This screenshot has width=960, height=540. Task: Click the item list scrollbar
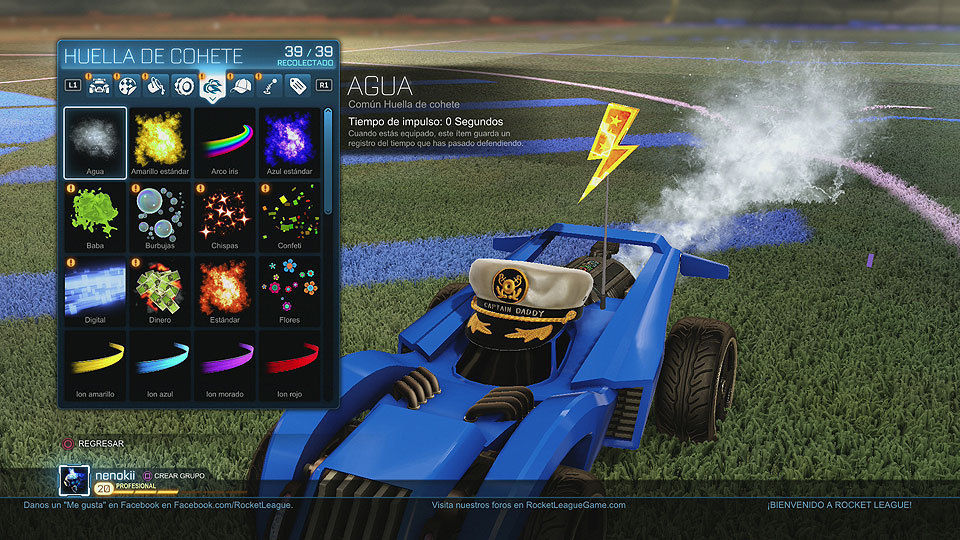pos(329,160)
